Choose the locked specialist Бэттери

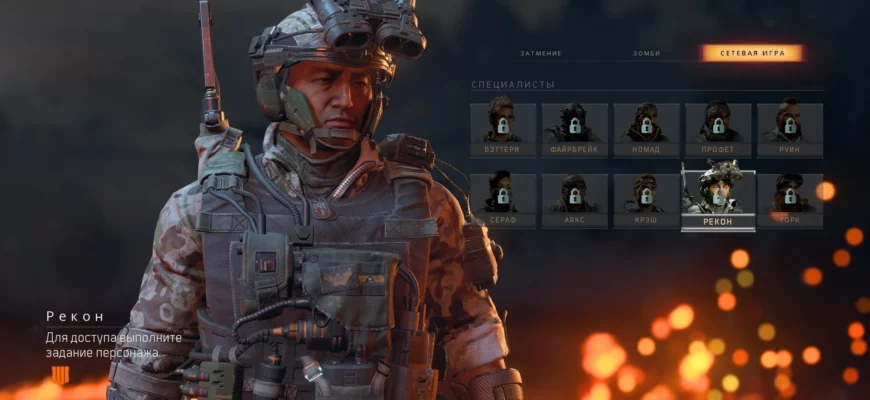click(x=502, y=130)
